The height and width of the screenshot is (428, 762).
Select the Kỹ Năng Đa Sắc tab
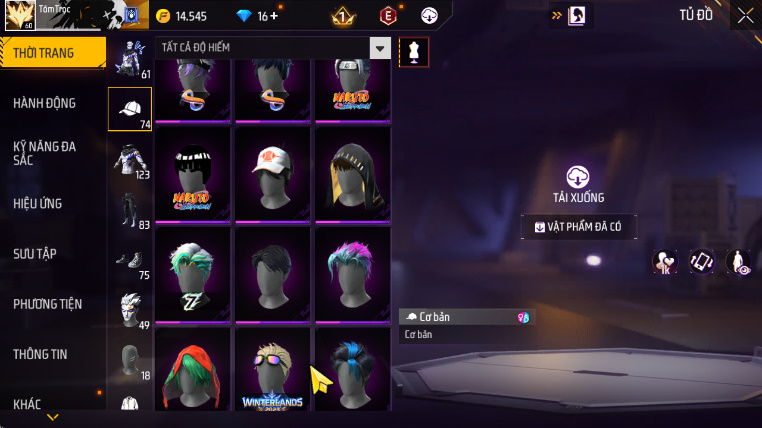pyautogui.click(x=45, y=153)
